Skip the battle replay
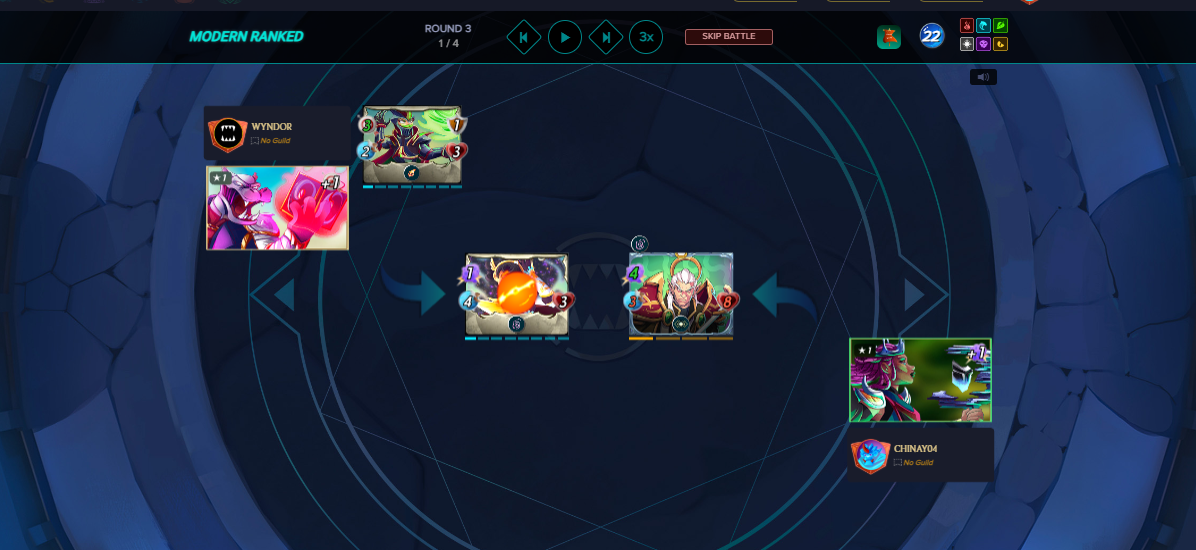The width and height of the screenshot is (1196, 550). tap(728, 37)
